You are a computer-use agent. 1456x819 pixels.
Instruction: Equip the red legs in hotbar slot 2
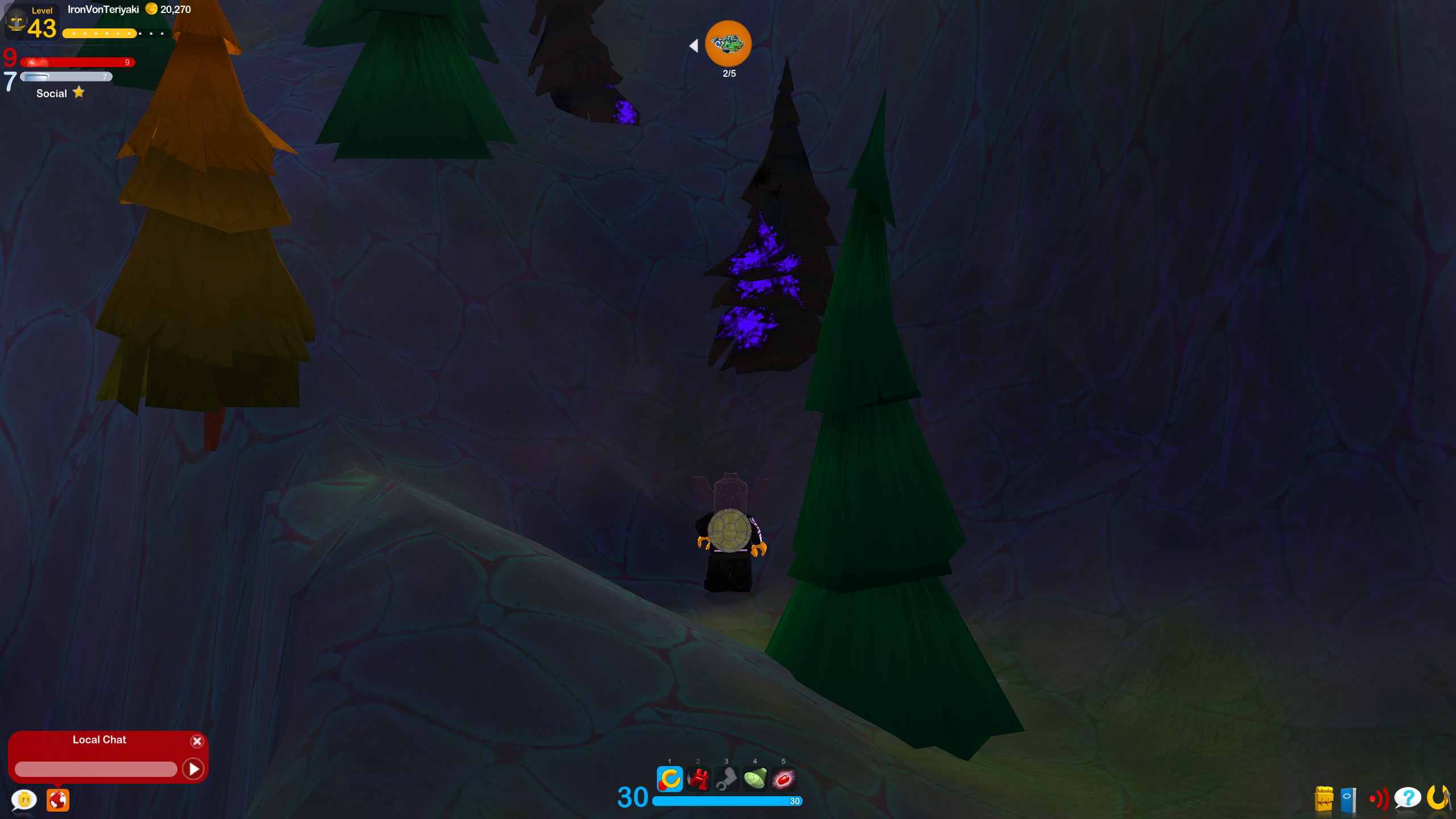click(x=698, y=780)
